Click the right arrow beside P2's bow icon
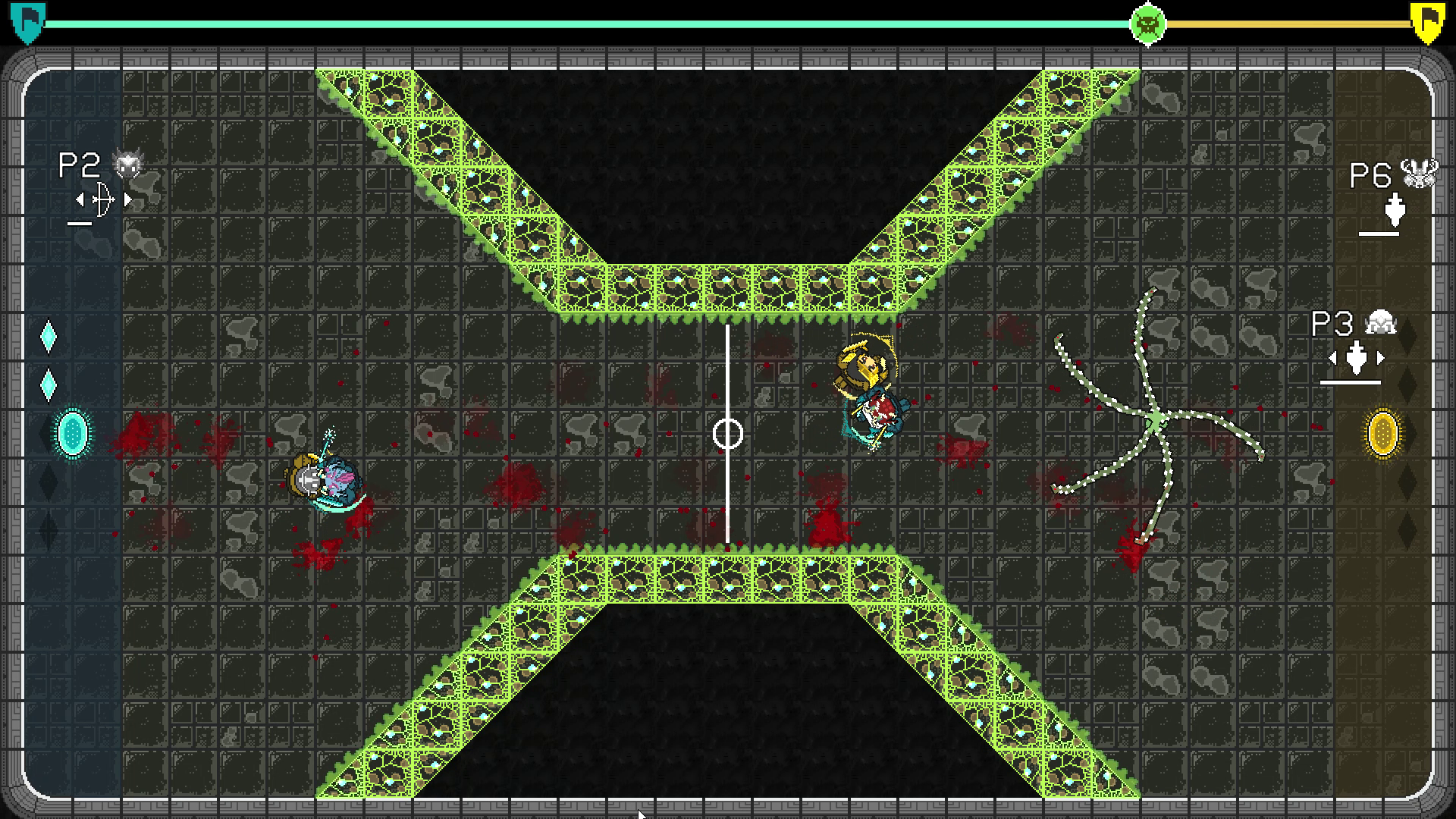 (129, 199)
